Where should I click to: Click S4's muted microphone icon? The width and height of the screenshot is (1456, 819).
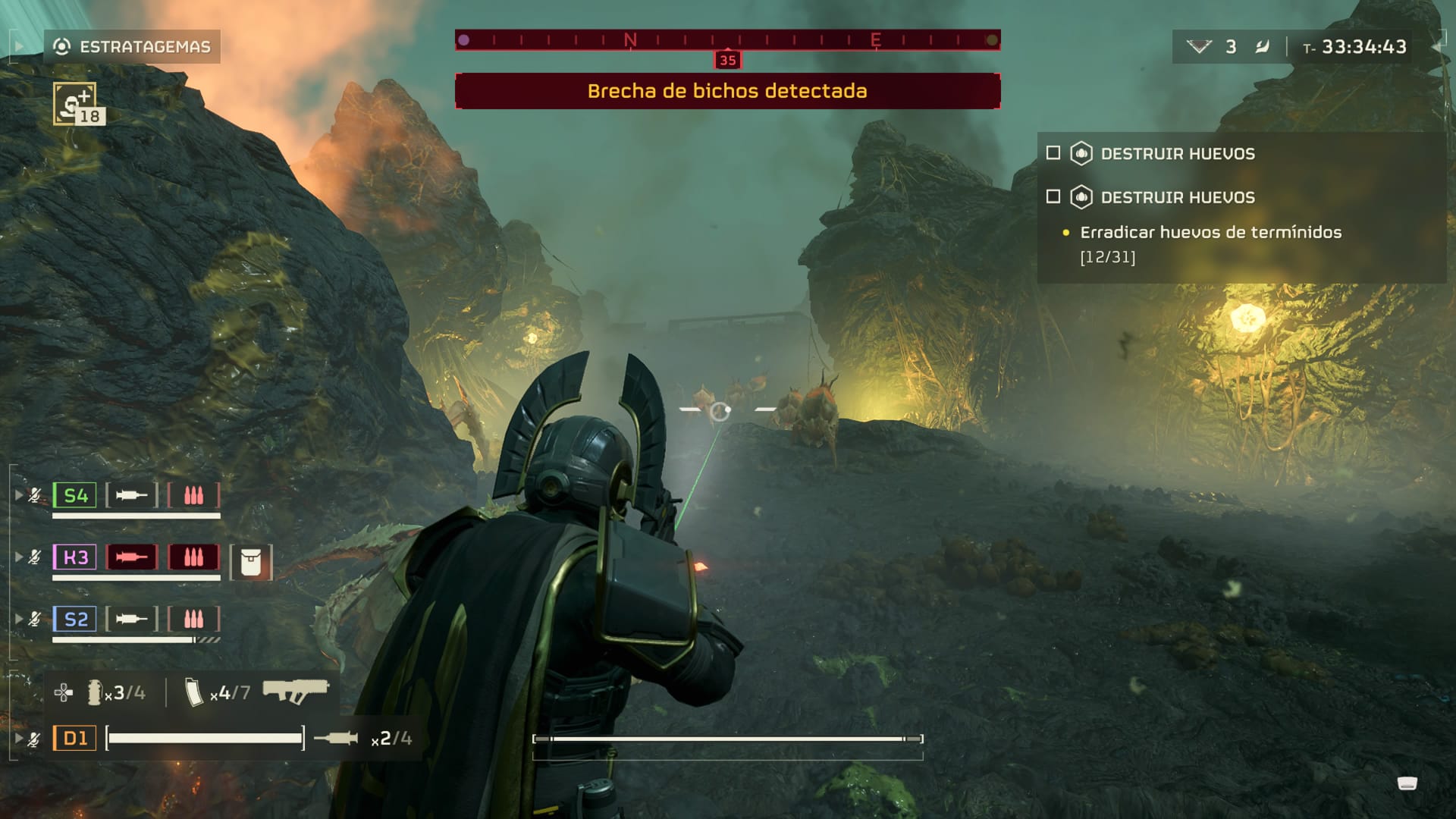[35, 496]
